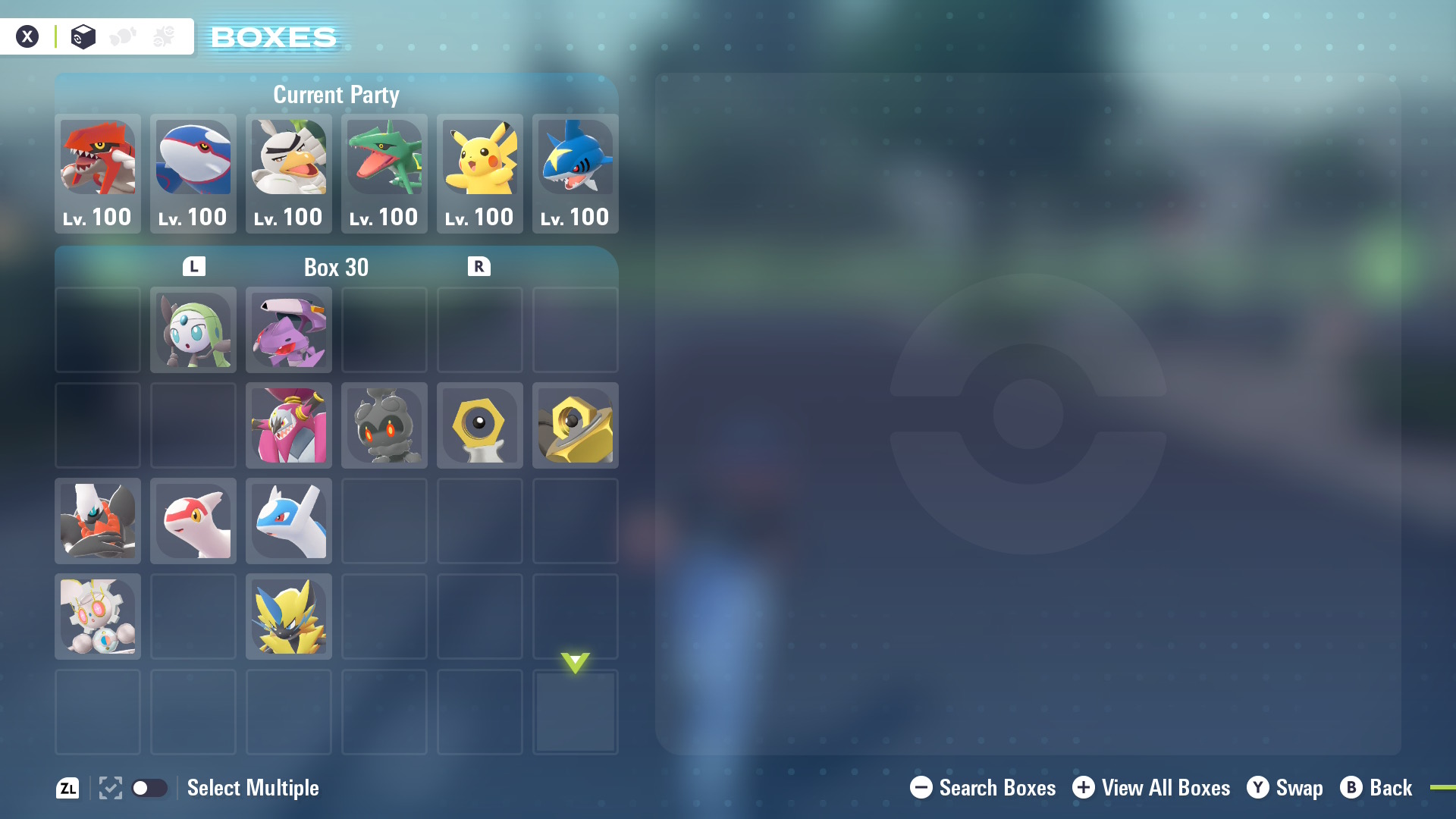Select Groudon in the current party
Screen dimensions: 1456x819
click(x=98, y=173)
